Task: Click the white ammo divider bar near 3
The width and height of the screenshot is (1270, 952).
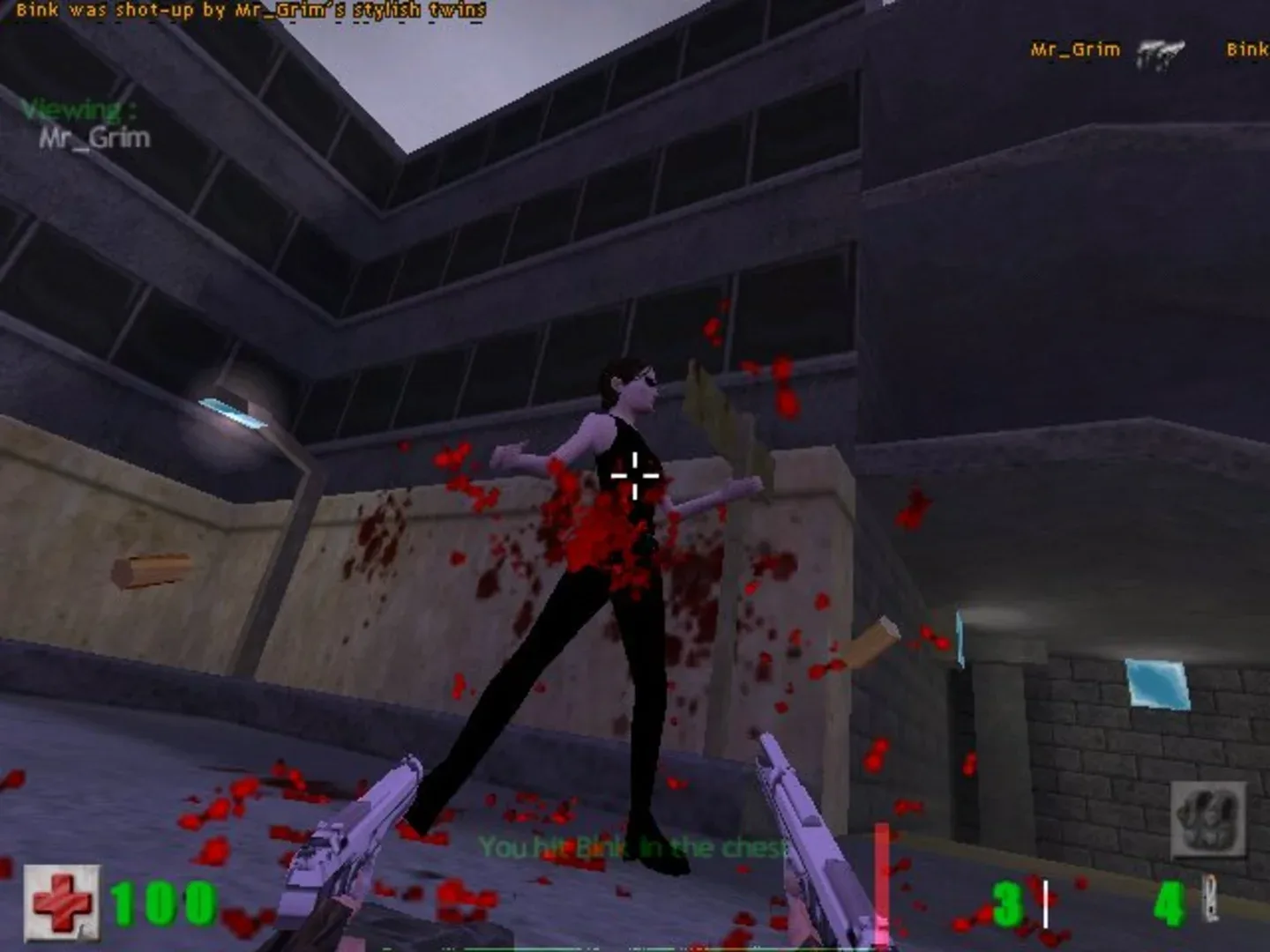Action: 1045,904
